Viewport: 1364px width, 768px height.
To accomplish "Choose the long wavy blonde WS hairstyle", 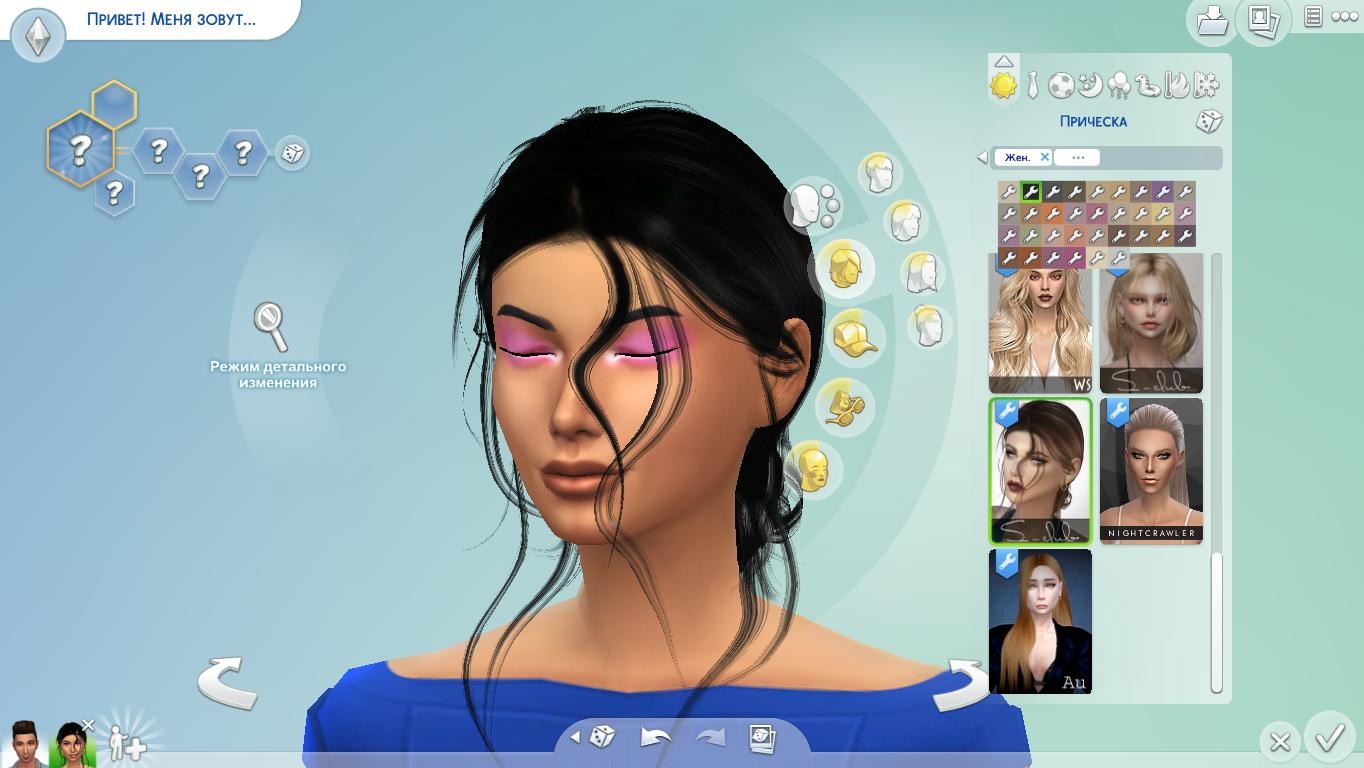I will 1040,325.
